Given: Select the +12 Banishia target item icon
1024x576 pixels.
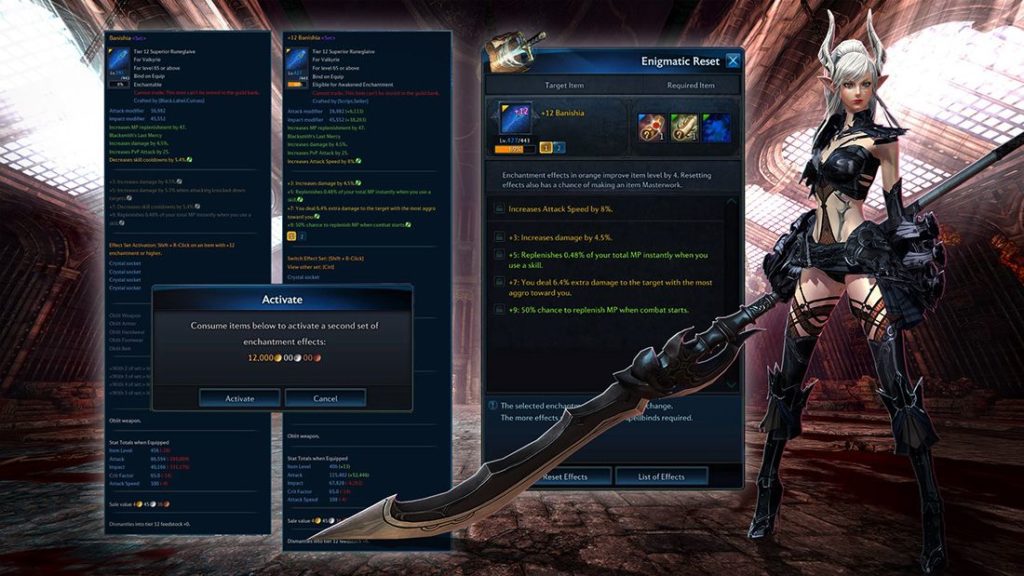Looking at the screenshot, I should [x=515, y=125].
